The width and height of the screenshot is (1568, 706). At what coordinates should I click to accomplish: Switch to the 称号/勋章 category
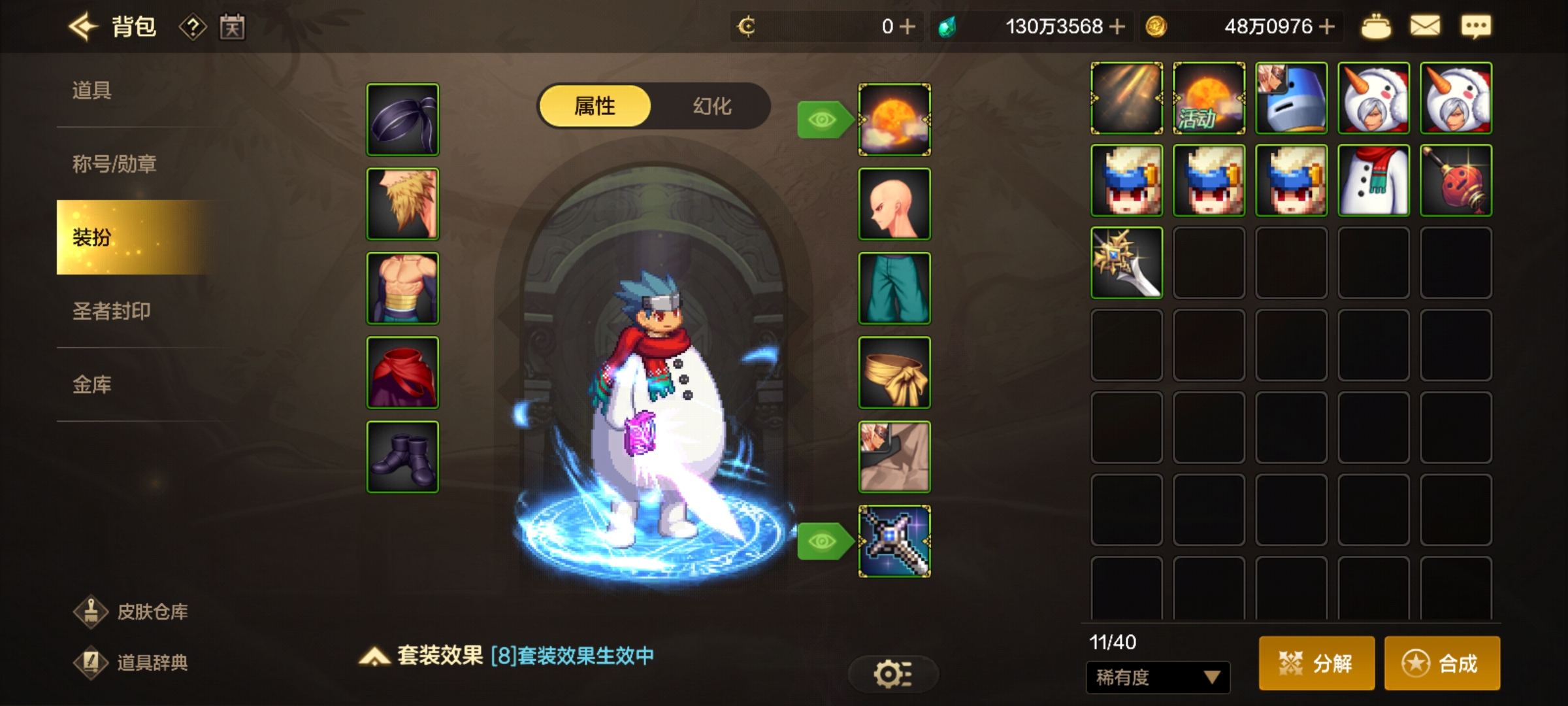[x=114, y=163]
